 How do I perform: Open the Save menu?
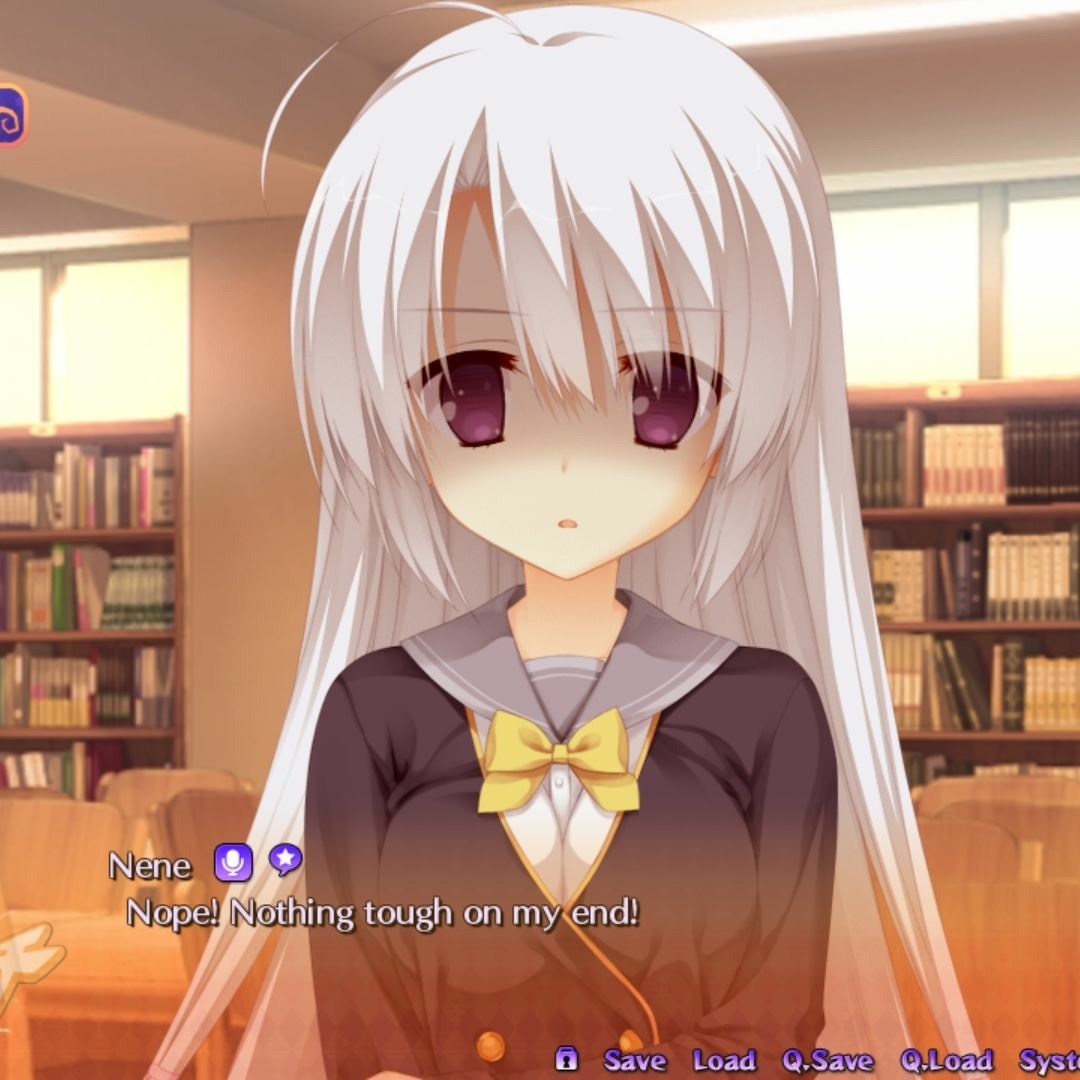click(x=635, y=1060)
